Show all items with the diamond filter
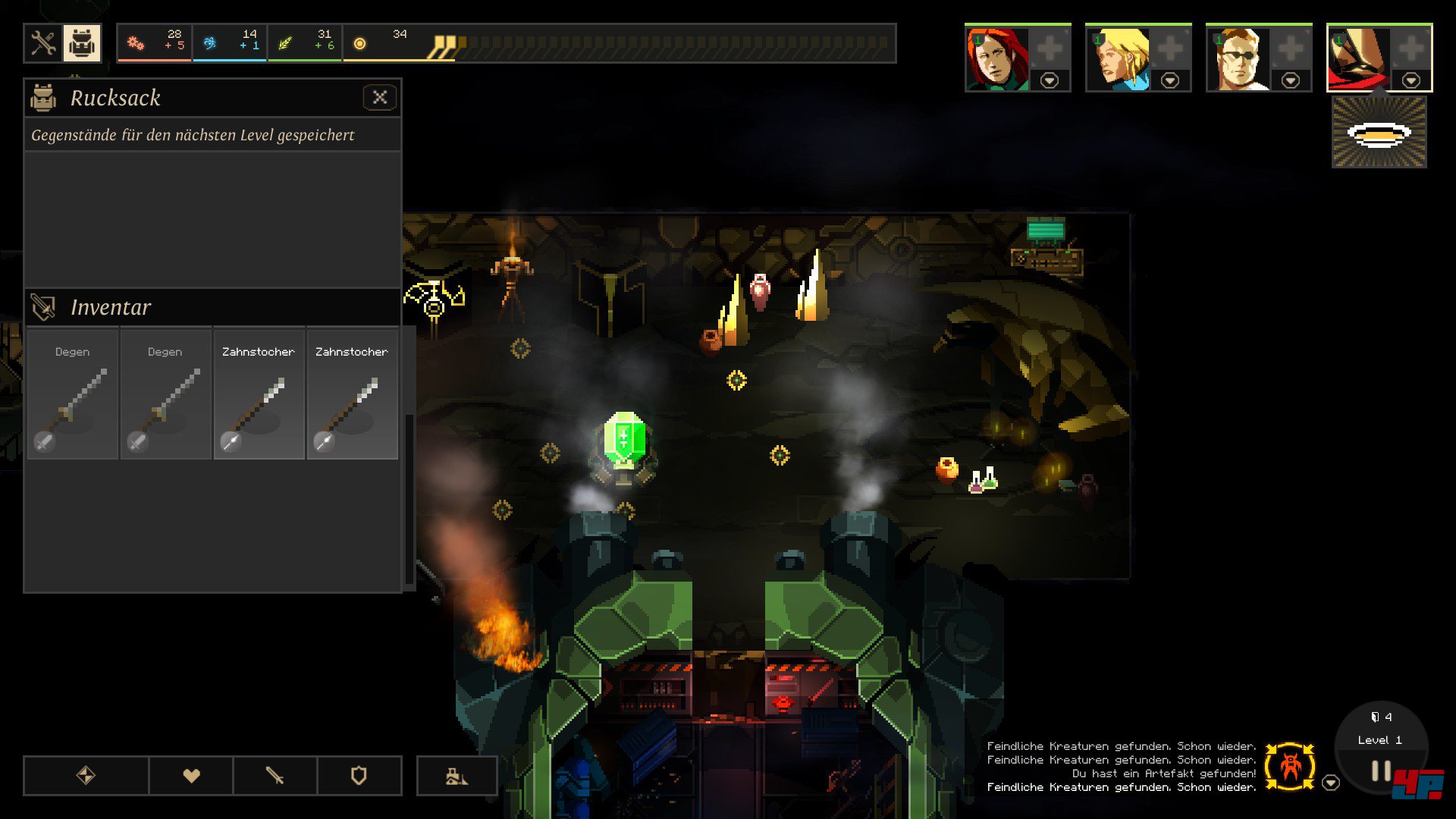Viewport: 1456px width, 819px height. [86, 775]
